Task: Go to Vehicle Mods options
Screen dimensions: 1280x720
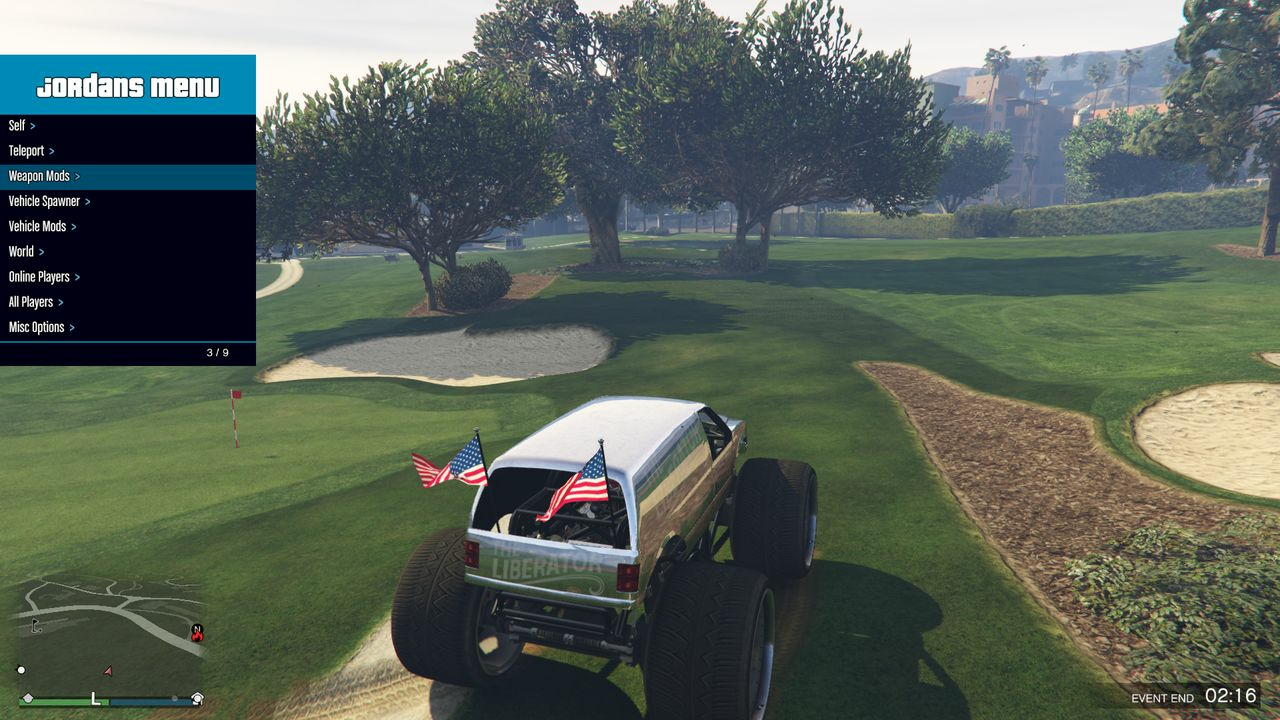Action: [42, 227]
